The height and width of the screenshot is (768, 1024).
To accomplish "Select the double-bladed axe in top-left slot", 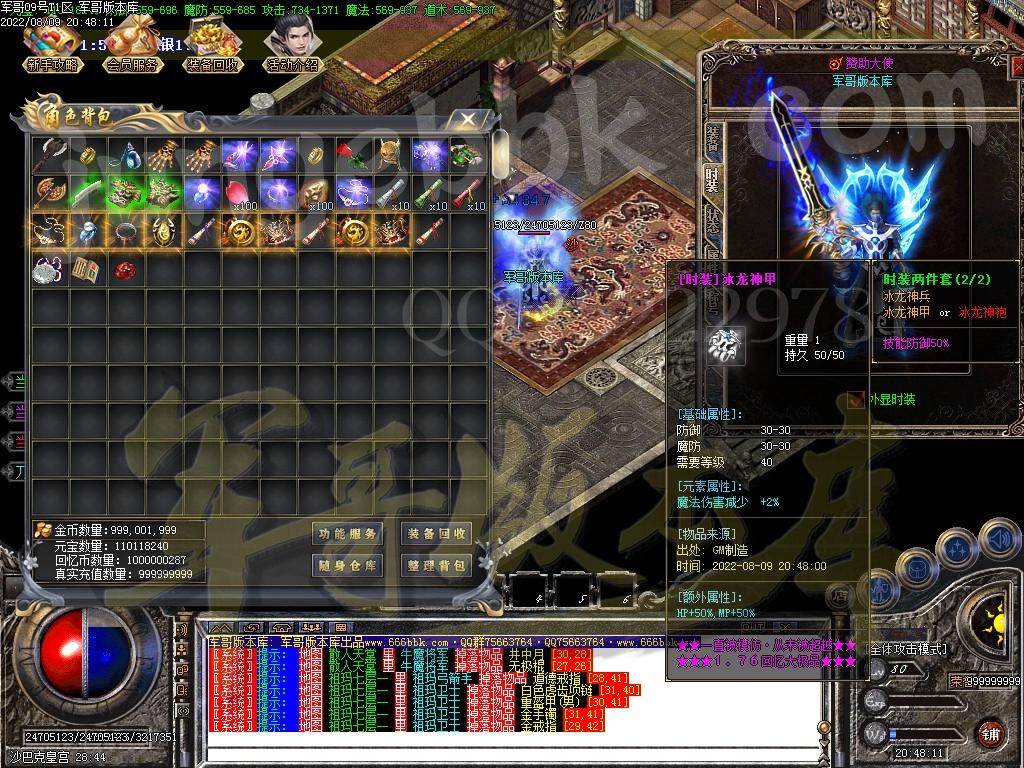I will (x=49, y=155).
